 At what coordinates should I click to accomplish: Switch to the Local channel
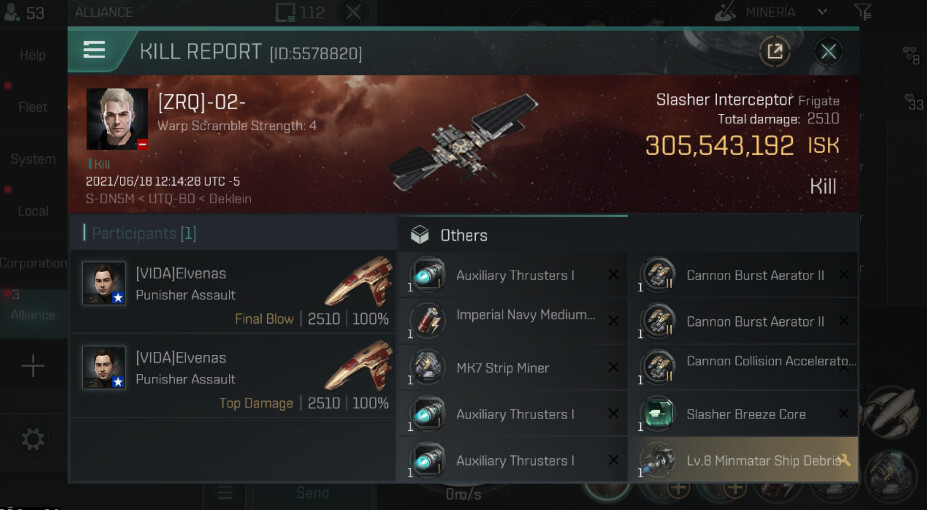point(33,211)
